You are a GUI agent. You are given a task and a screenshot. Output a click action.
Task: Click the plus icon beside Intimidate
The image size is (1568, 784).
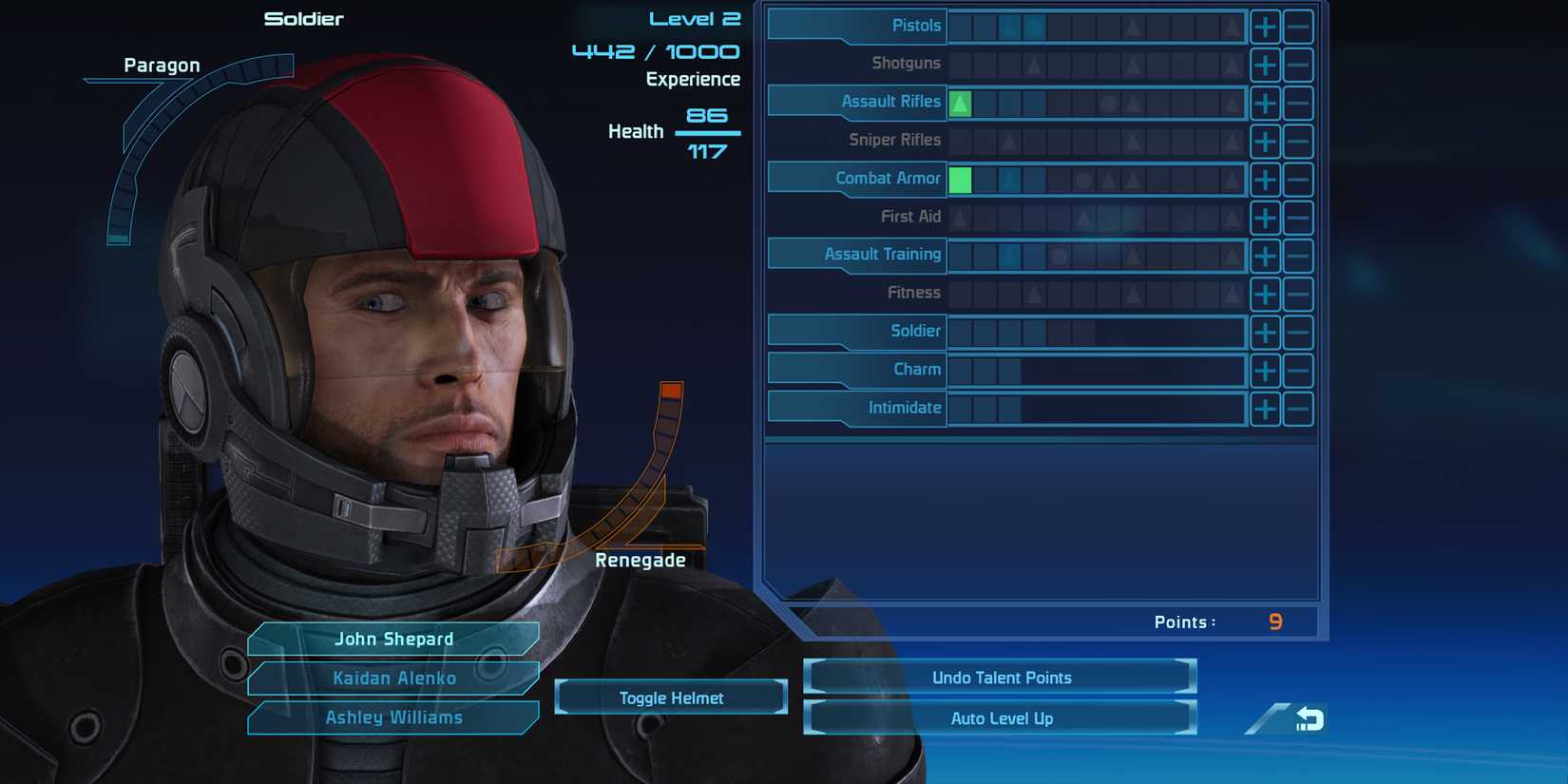(1265, 409)
